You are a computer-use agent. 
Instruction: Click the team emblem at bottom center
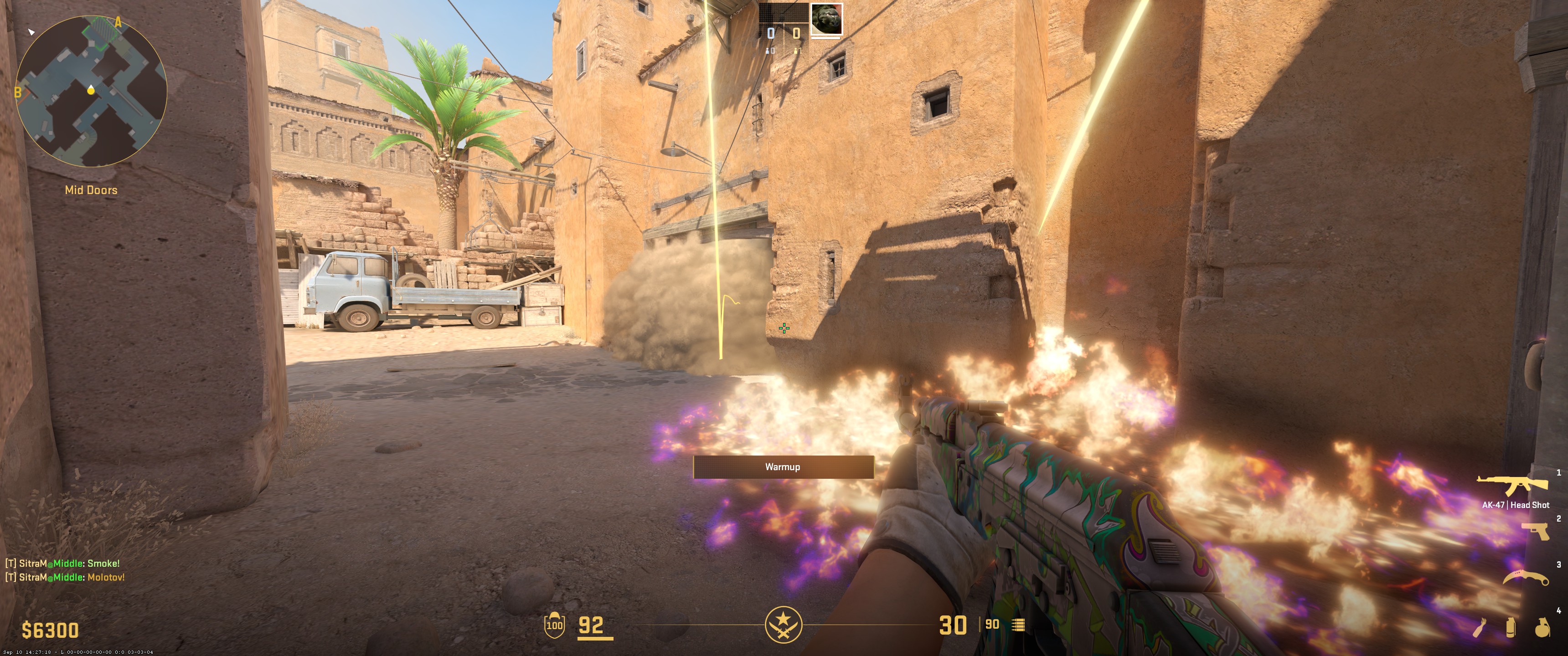click(784, 625)
